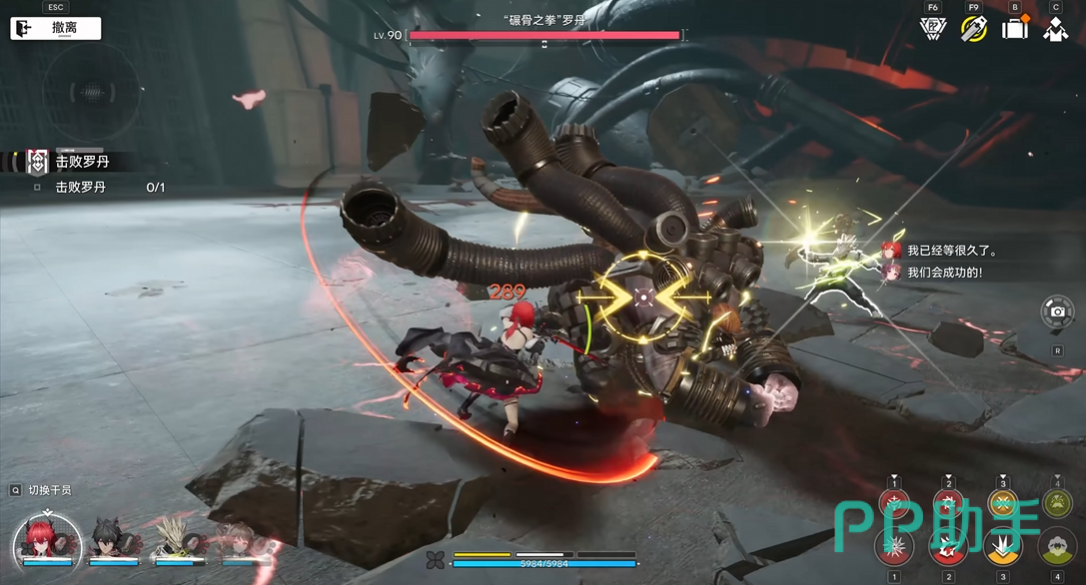The width and height of the screenshot is (1086, 585).
Task: Open the yellow ring tool icon
Action: tap(974, 29)
